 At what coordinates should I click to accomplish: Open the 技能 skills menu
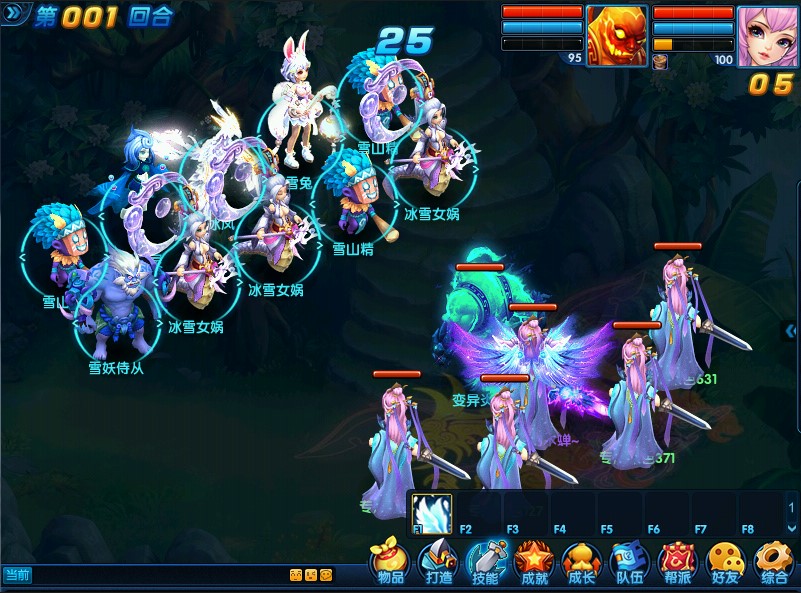coord(487,562)
